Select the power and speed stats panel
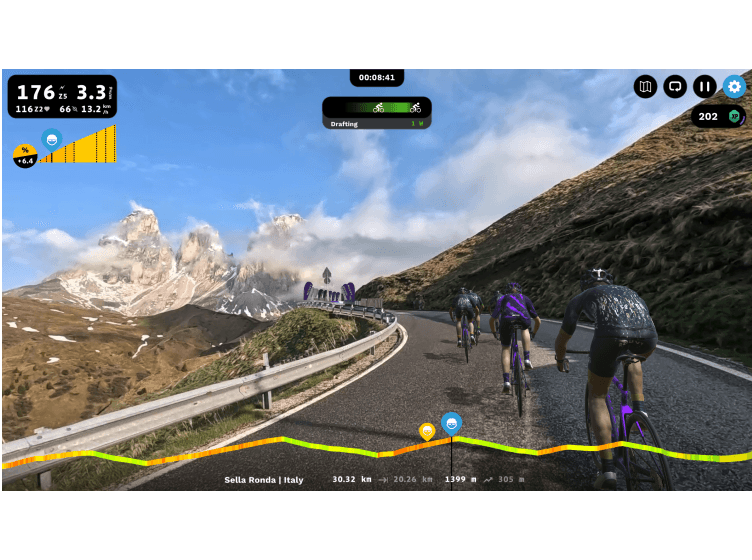Viewport: 752px width, 560px height. tap(62, 96)
